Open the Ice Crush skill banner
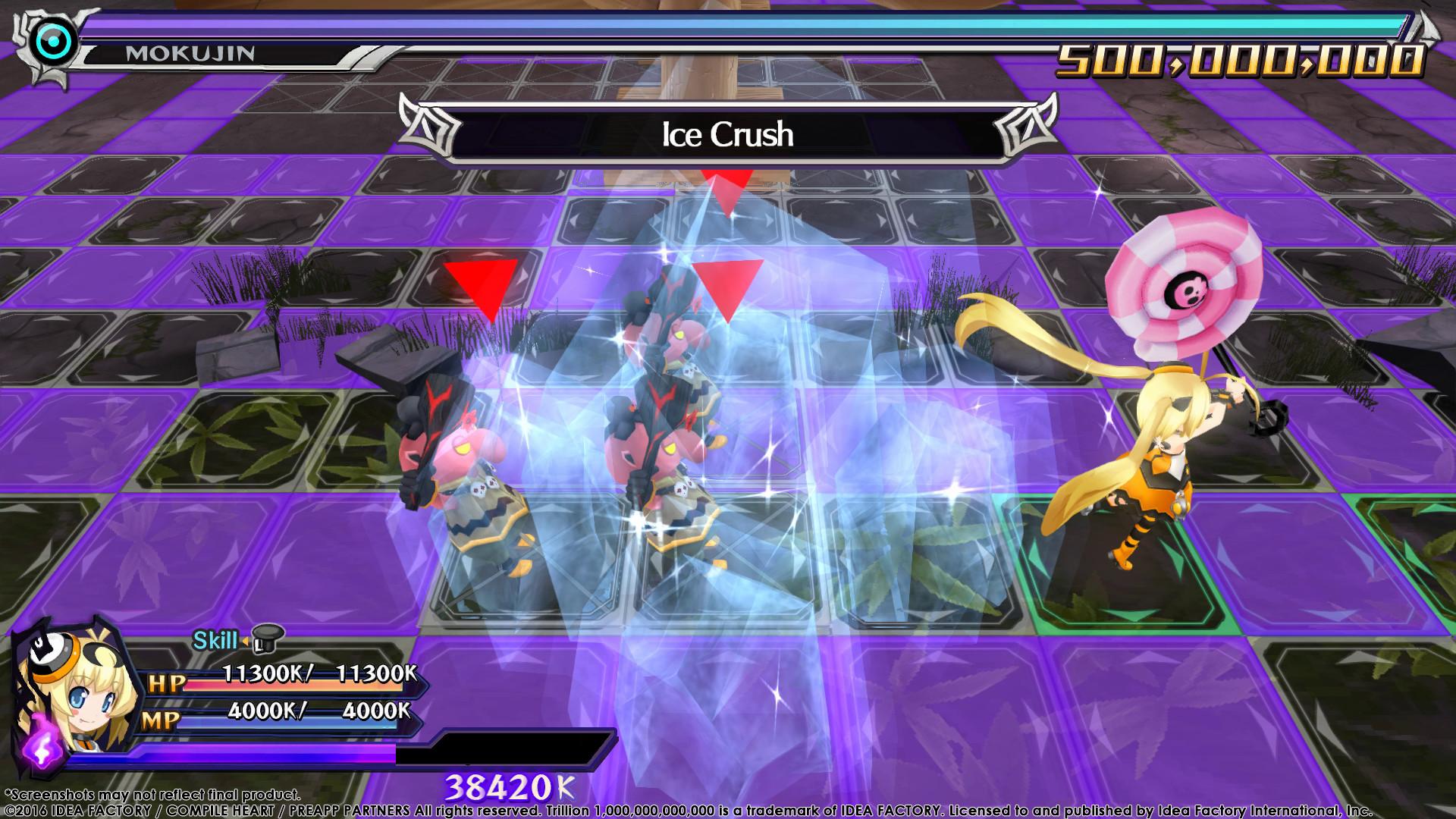The width and height of the screenshot is (1456, 819). (728, 134)
